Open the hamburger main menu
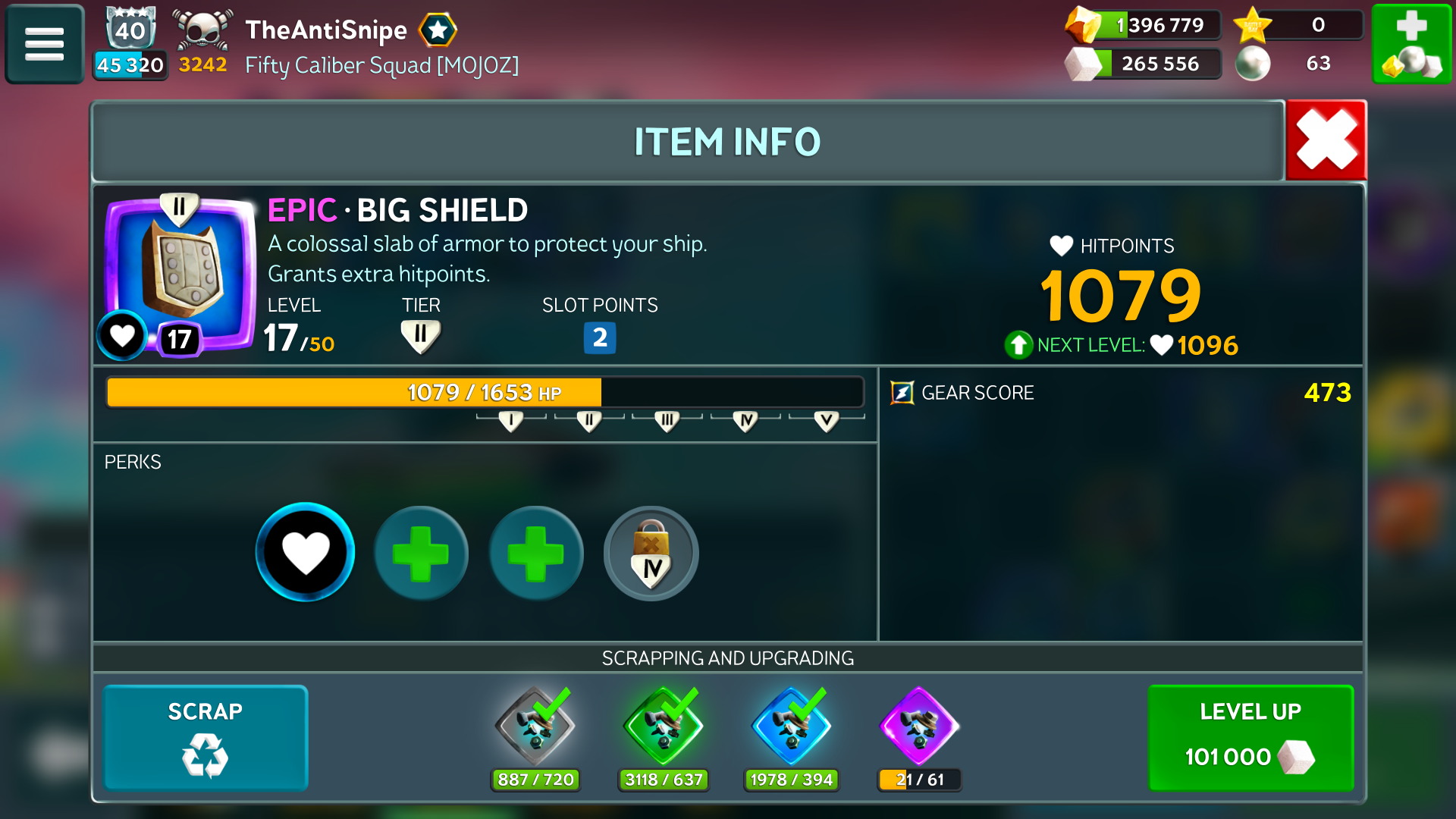1456x819 pixels. [44, 44]
